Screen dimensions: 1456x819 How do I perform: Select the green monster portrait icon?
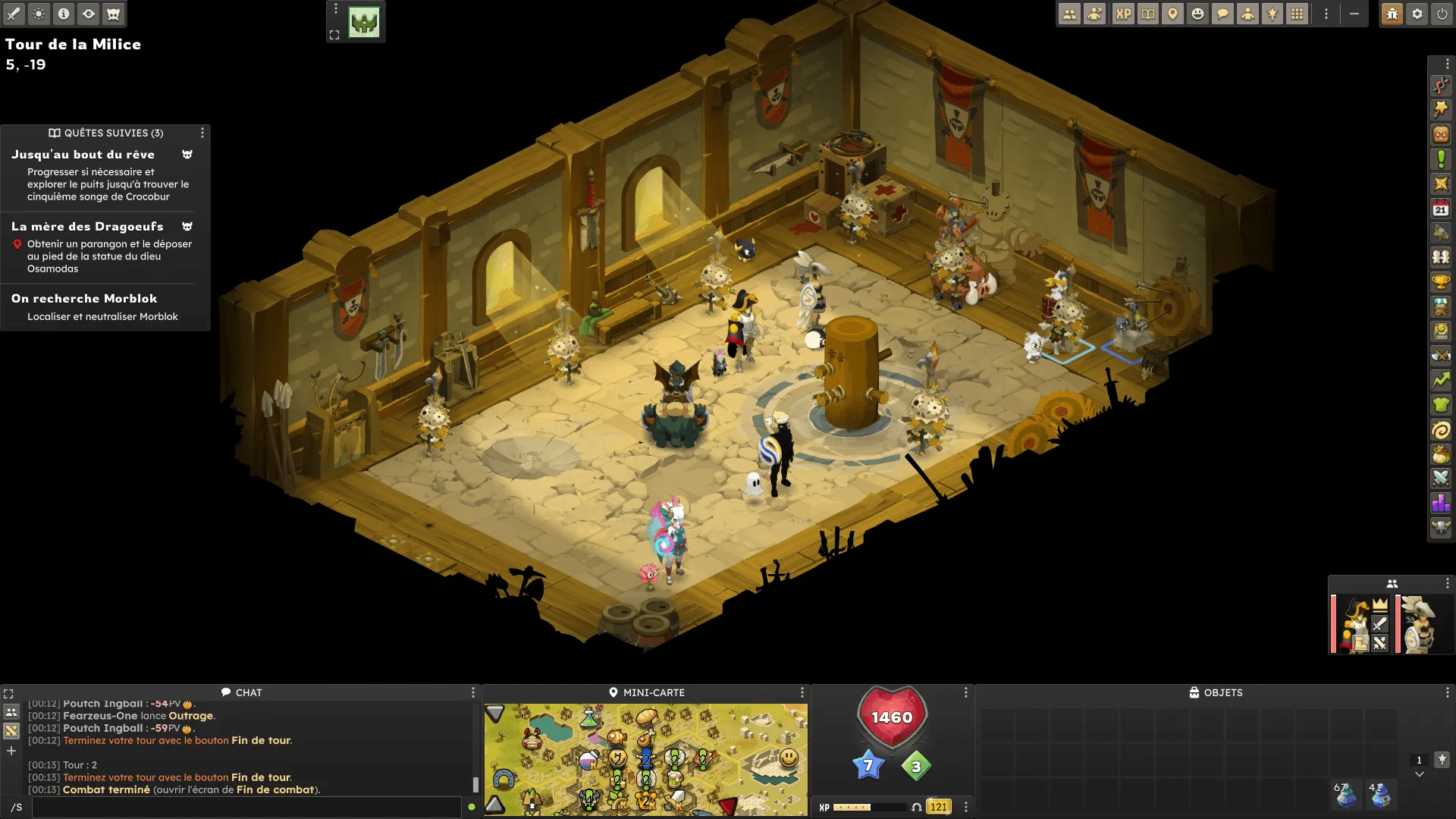pyautogui.click(x=364, y=23)
